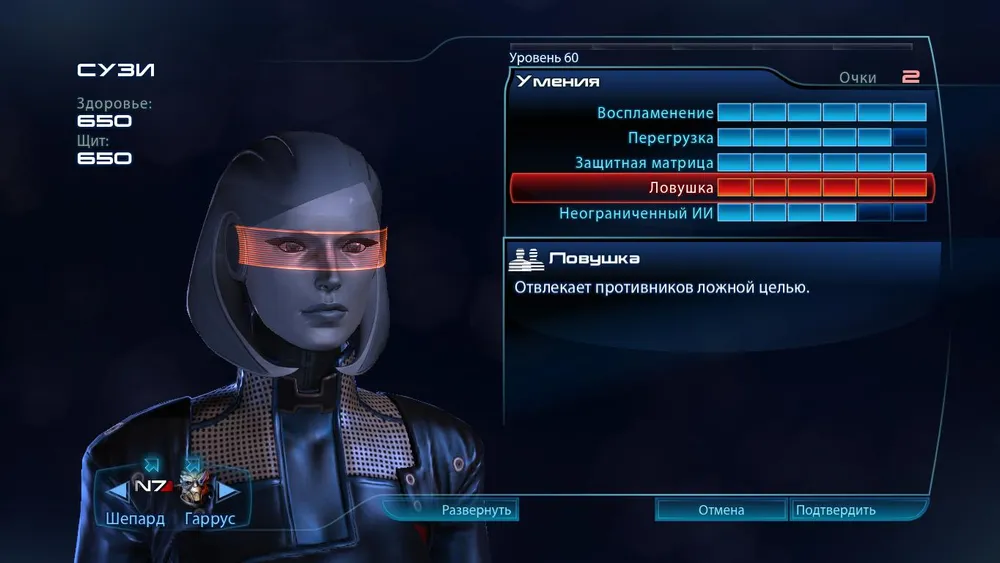Viewport: 1000px width, 563px height.
Task: Switch to Шепард's N7 portrait
Action: tap(152, 487)
